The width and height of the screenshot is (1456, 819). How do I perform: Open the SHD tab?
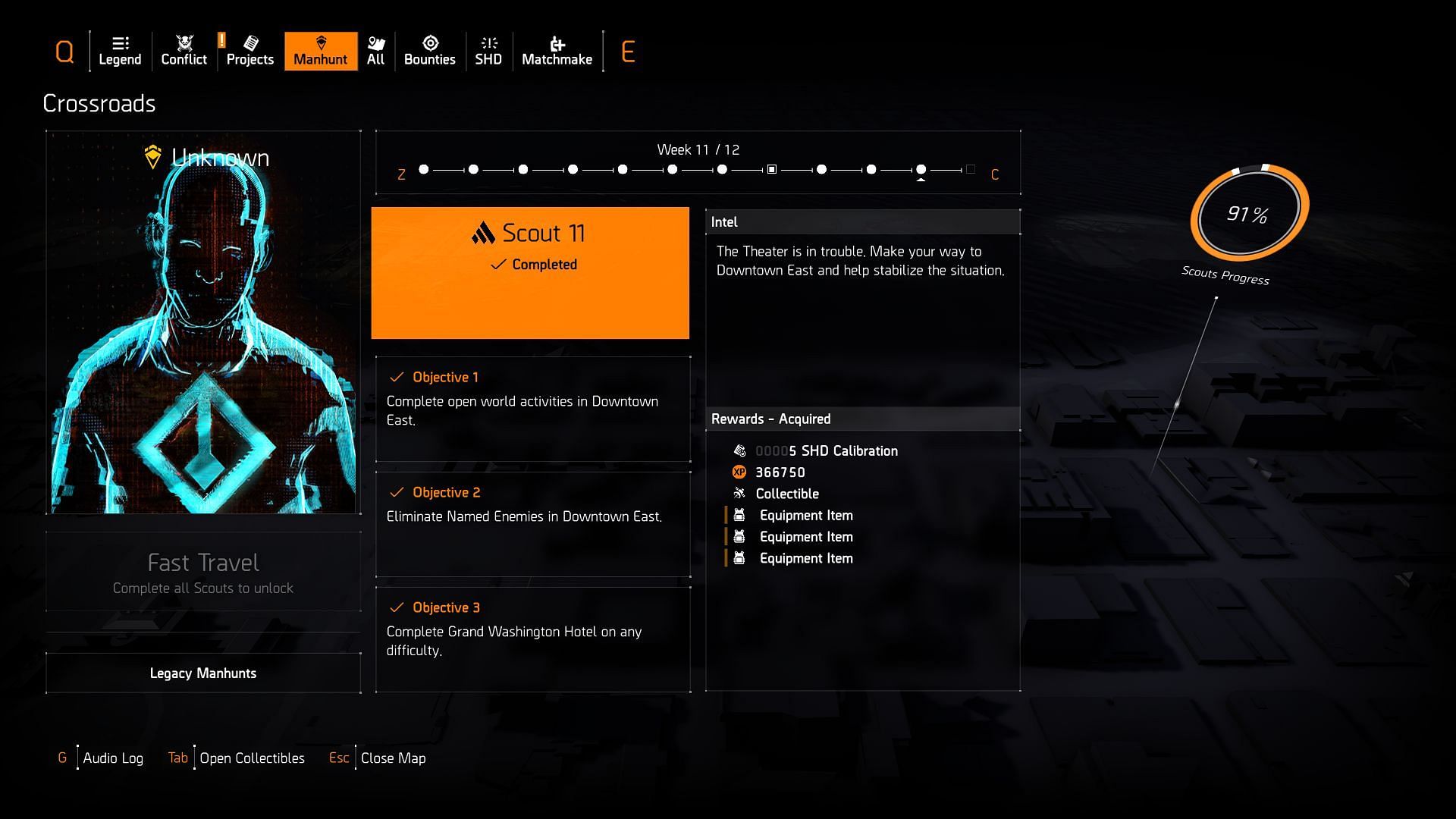coord(488,51)
